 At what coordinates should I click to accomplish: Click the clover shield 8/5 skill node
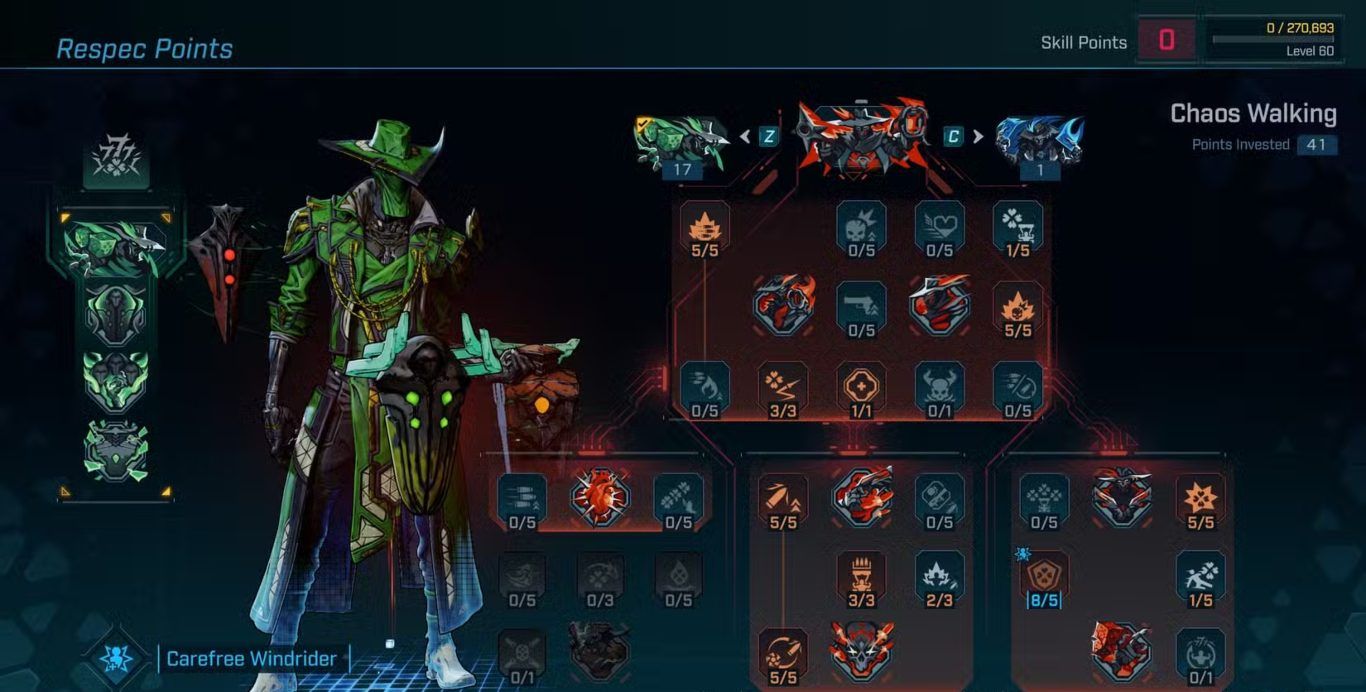click(x=1044, y=575)
